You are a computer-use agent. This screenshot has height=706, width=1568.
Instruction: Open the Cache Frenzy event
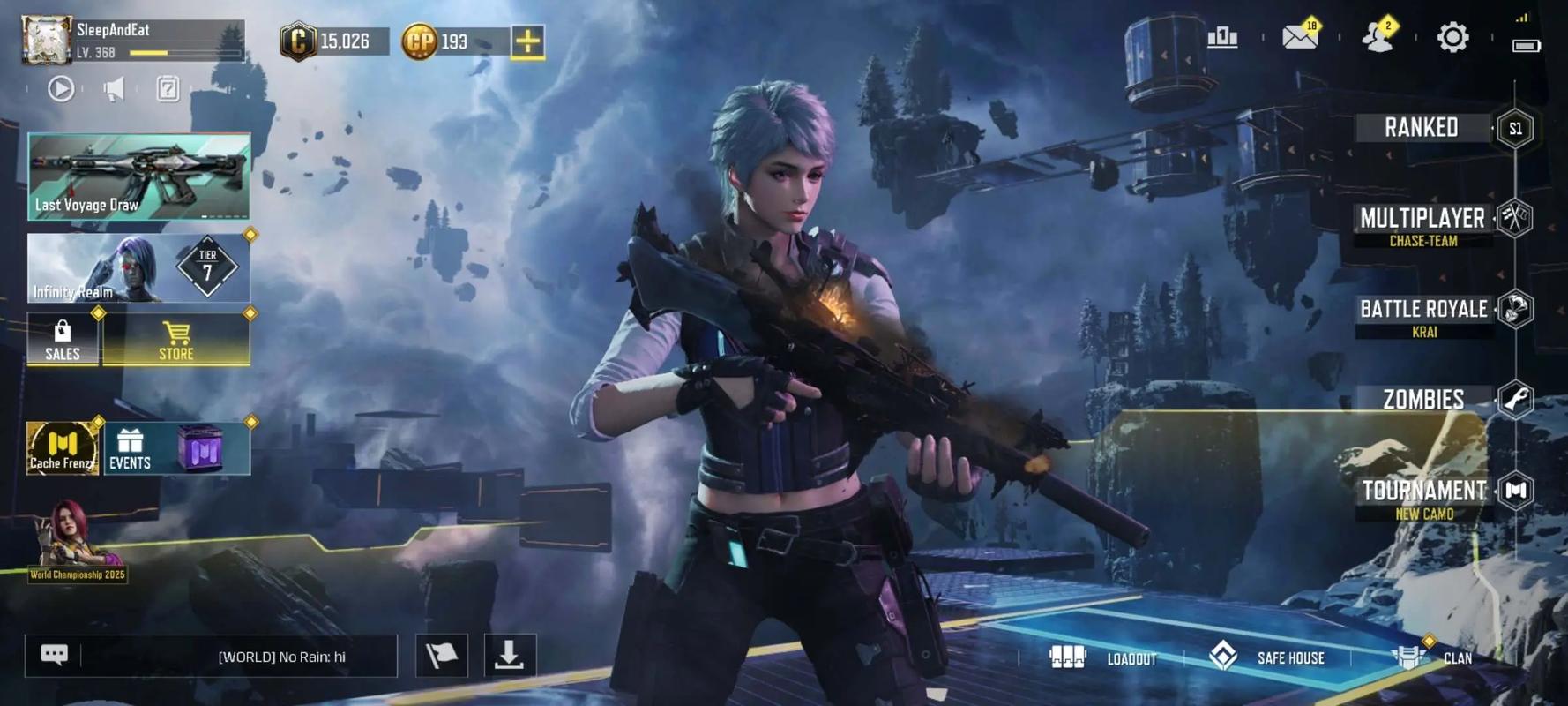62,448
